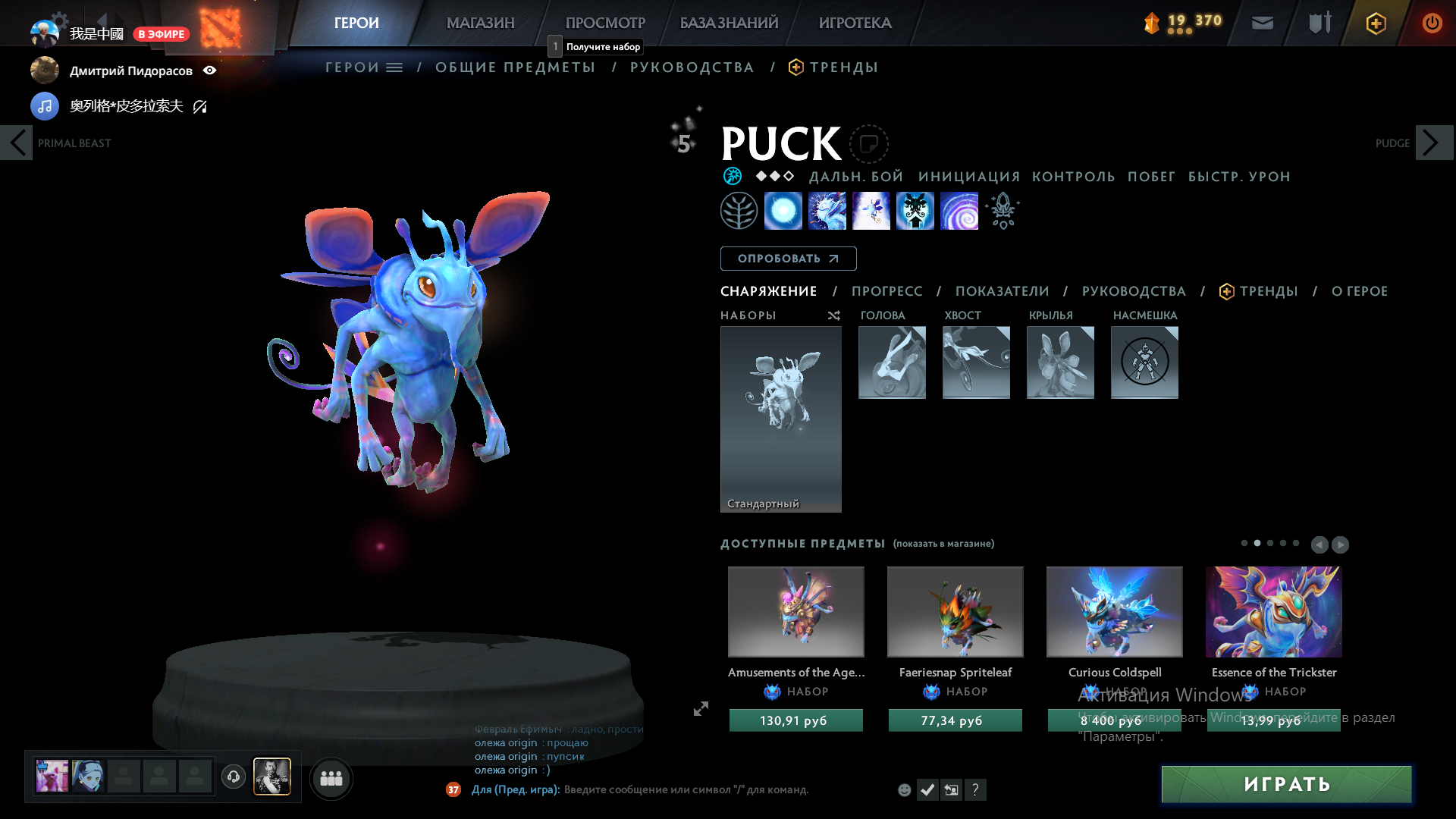The width and height of the screenshot is (1456, 819).
Task: Select Puck's Illusory Orb ability icon
Action: coord(783,211)
